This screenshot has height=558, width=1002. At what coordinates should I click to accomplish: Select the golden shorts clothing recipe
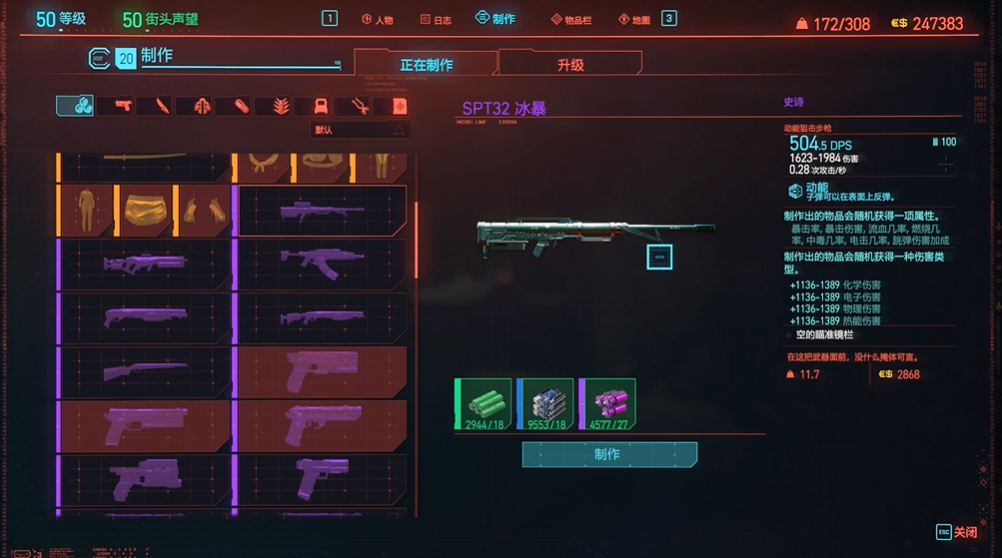click(x=145, y=210)
